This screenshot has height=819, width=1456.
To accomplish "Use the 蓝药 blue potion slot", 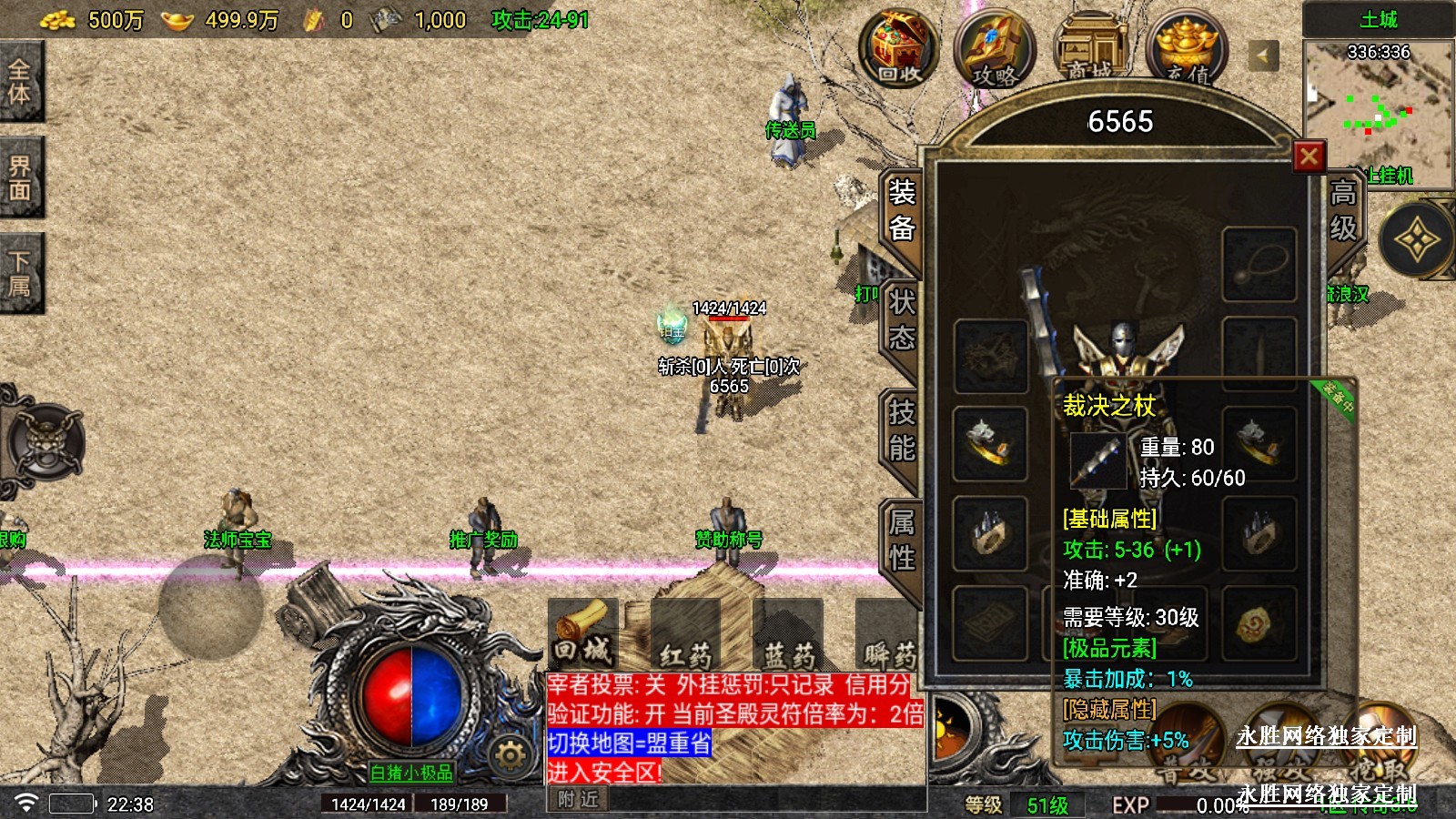I will 788,633.
